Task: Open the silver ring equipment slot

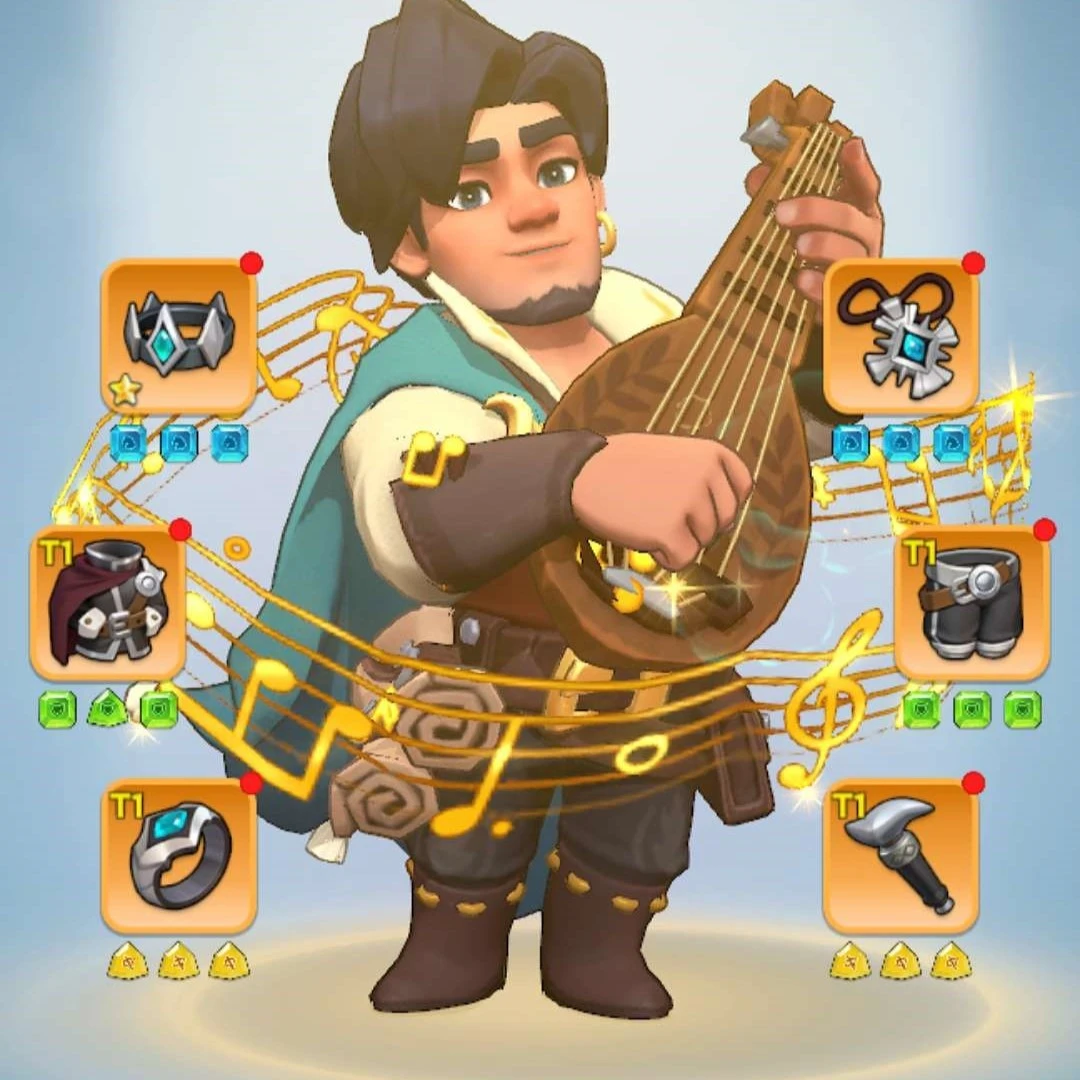Action: [179, 857]
